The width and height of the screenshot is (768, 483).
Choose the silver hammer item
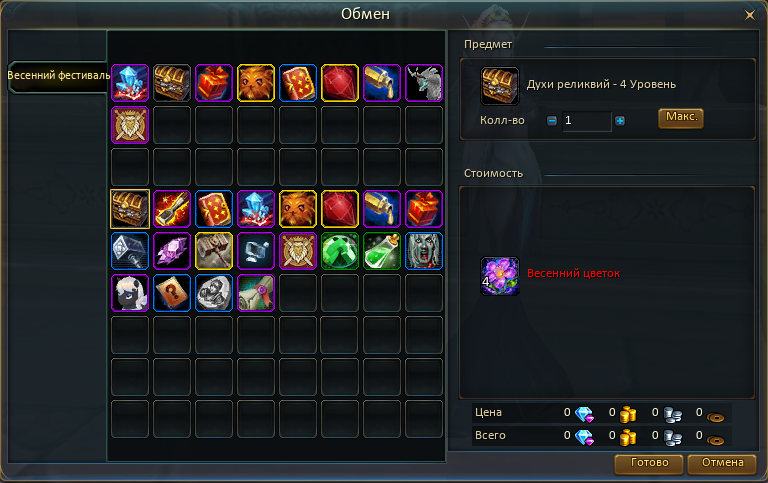pos(130,251)
